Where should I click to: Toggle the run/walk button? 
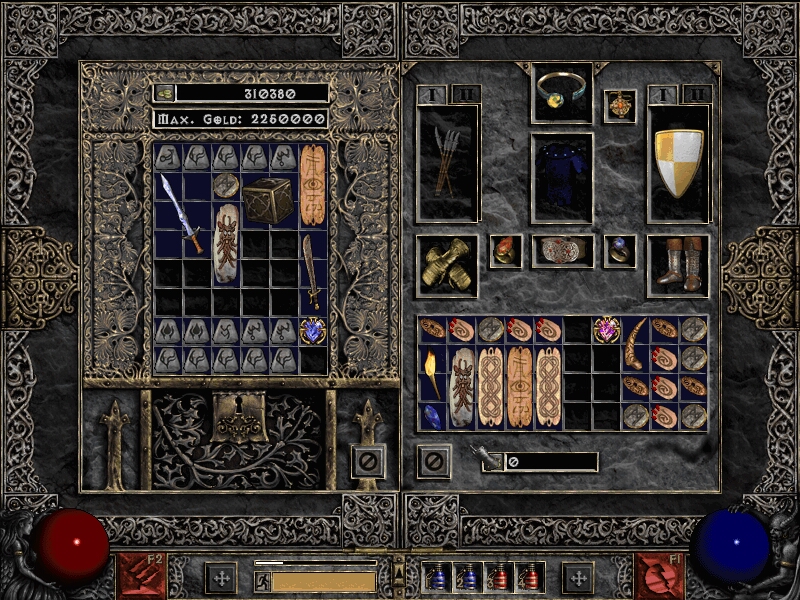click(x=262, y=582)
